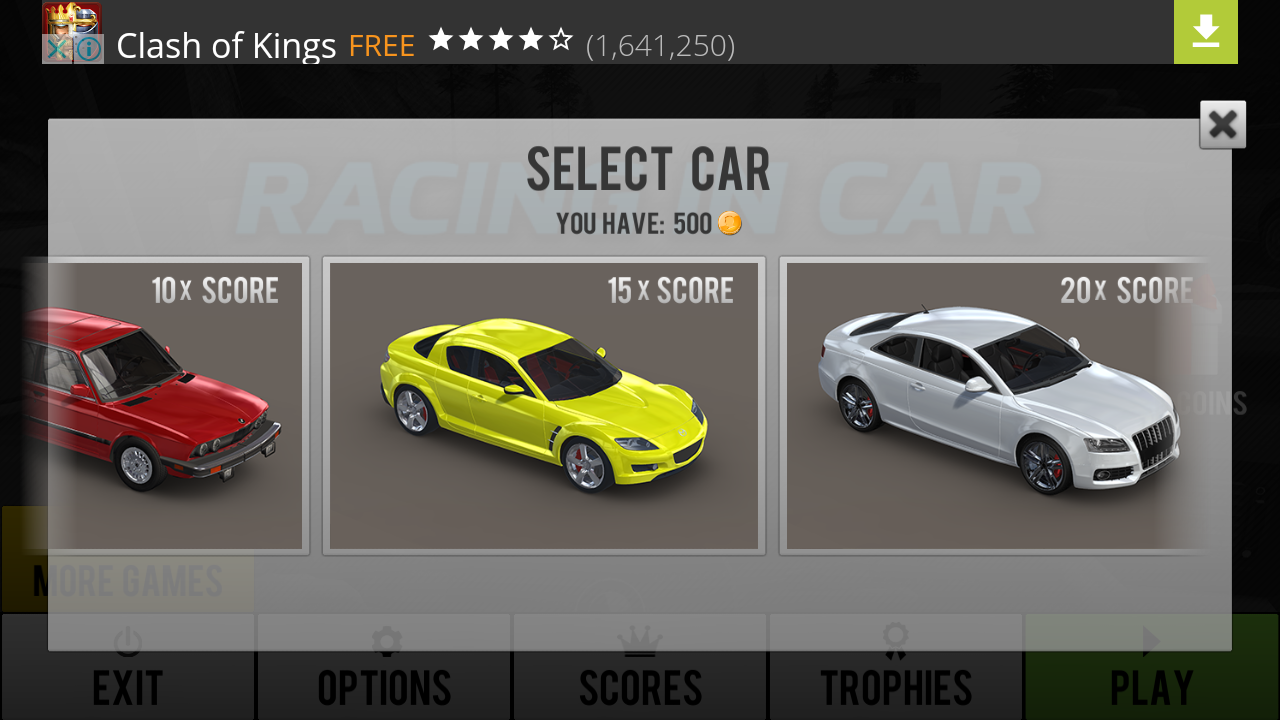Screen dimensions: 1280x720
Task: Select the crown Scores icon
Action: (639, 643)
